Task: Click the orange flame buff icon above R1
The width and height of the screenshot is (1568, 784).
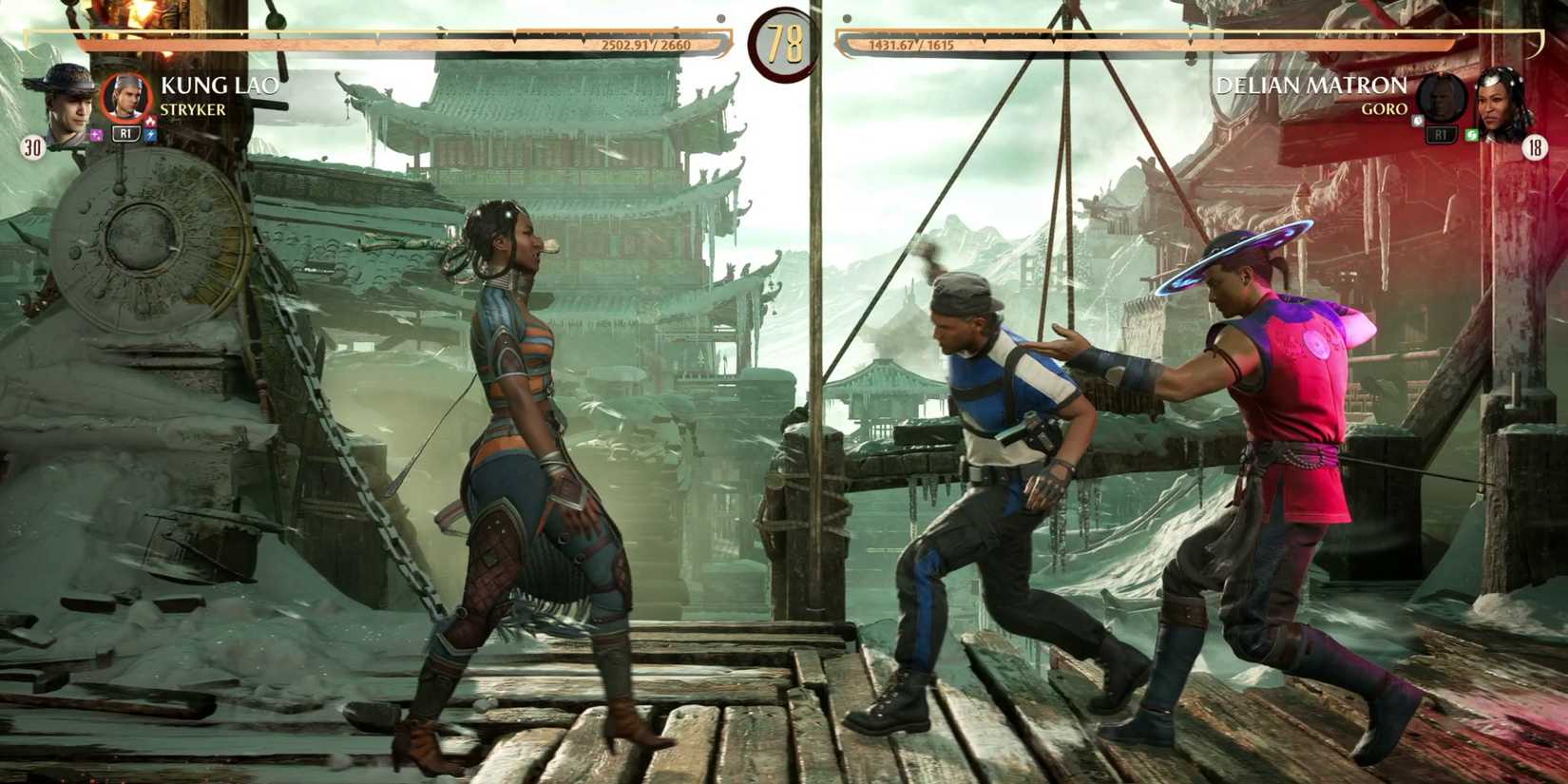Action: point(150,122)
